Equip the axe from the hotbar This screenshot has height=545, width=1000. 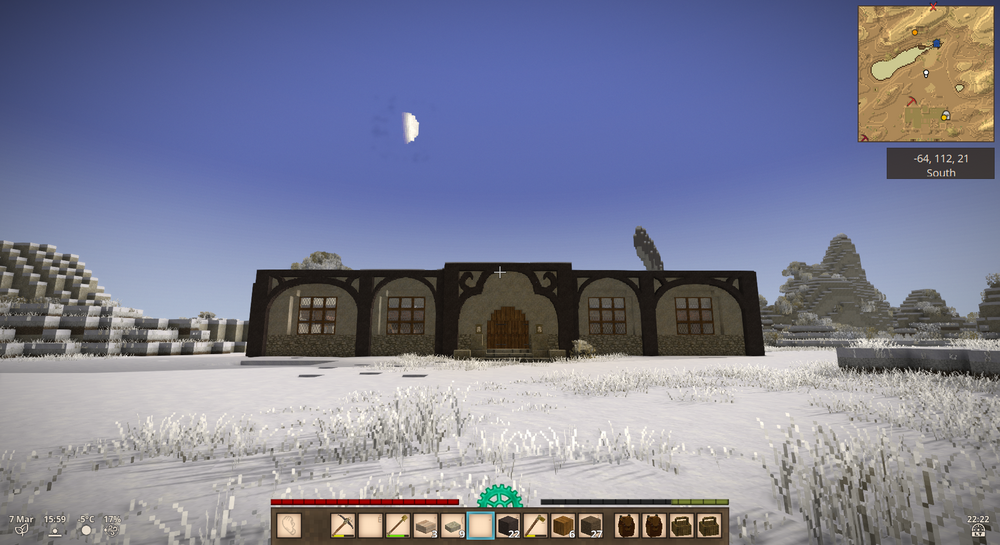[535, 525]
